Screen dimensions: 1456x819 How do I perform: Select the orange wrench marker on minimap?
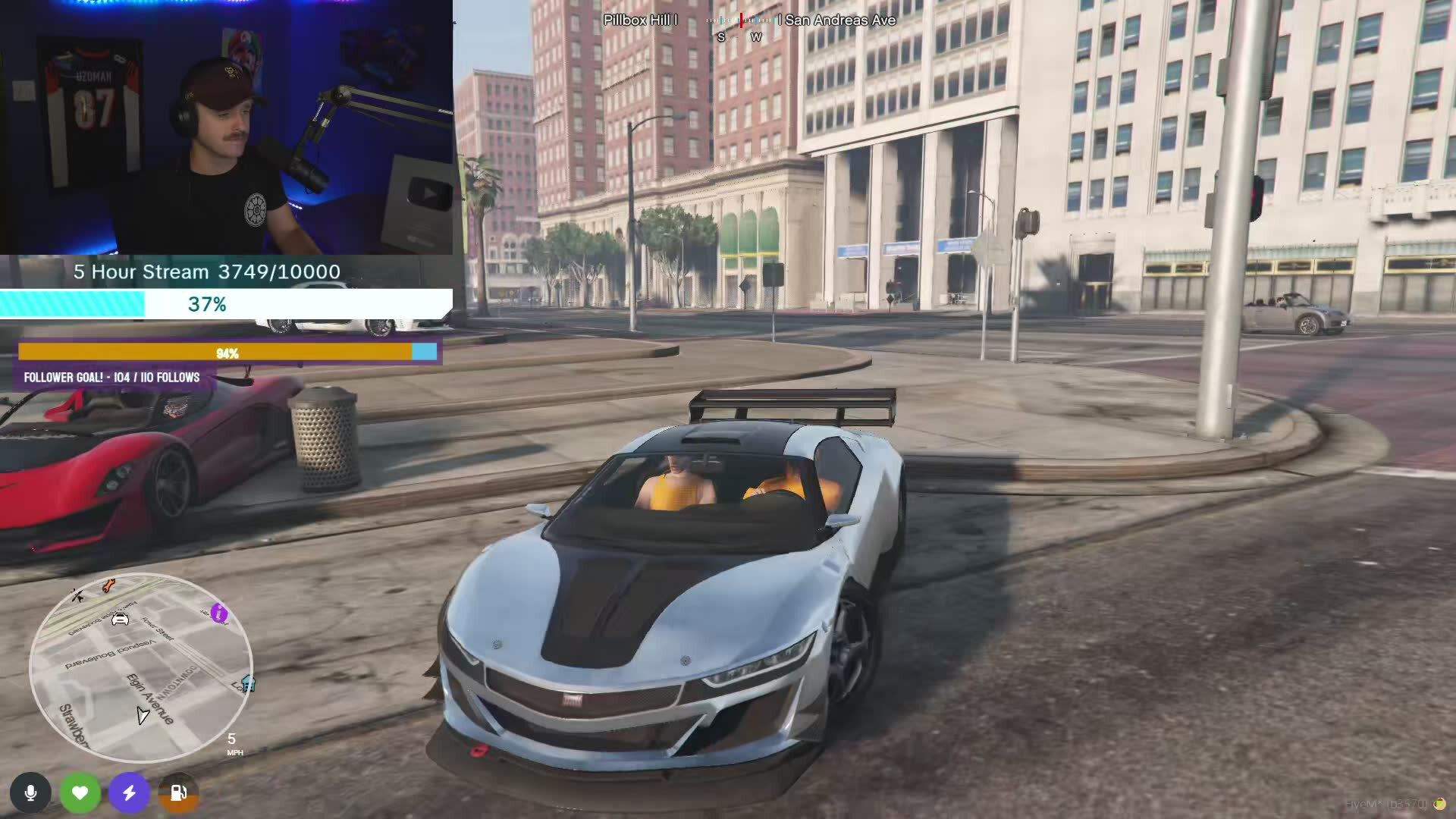[x=108, y=585]
